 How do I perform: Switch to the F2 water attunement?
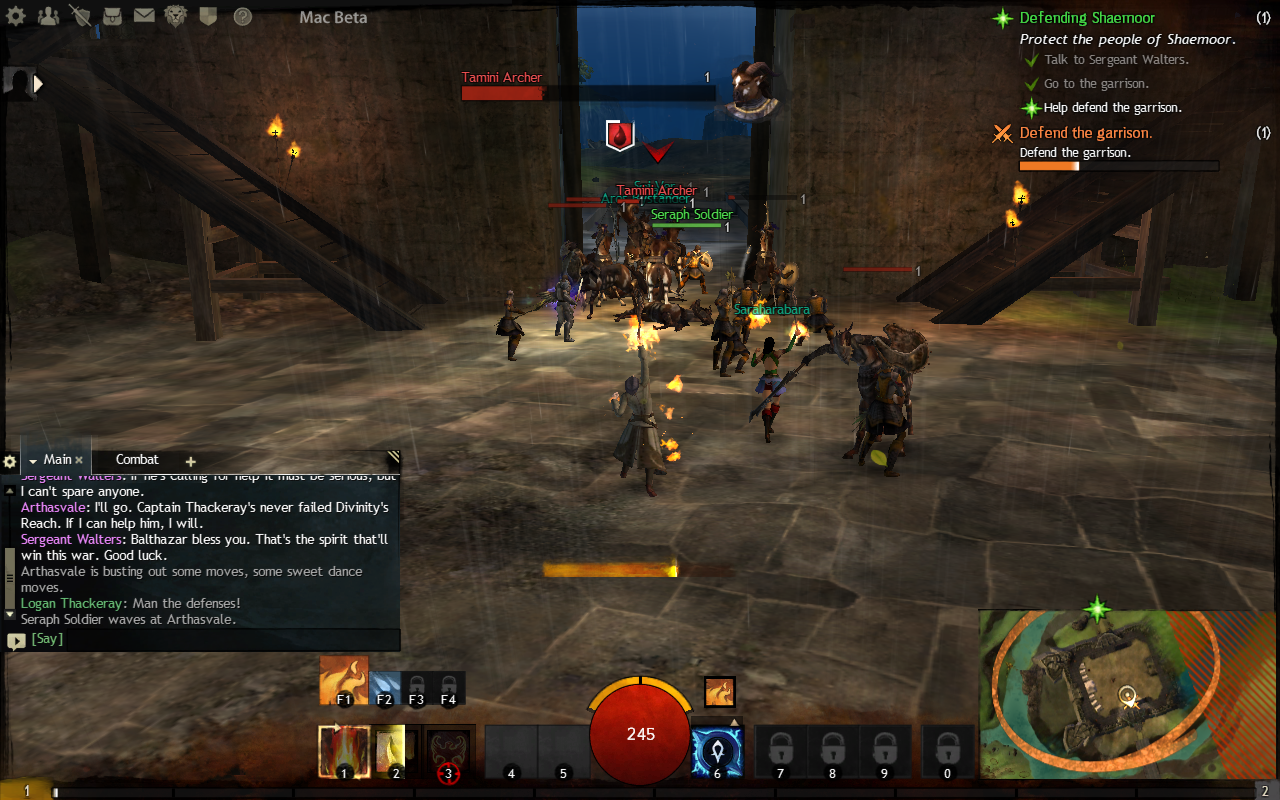(x=385, y=688)
